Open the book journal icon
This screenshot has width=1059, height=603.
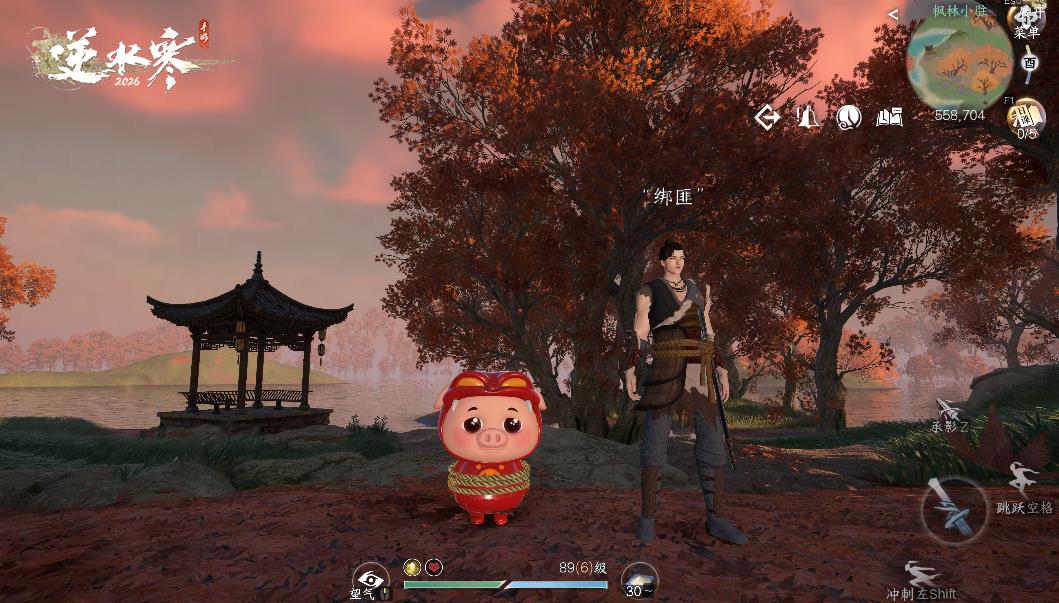coord(889,118)
